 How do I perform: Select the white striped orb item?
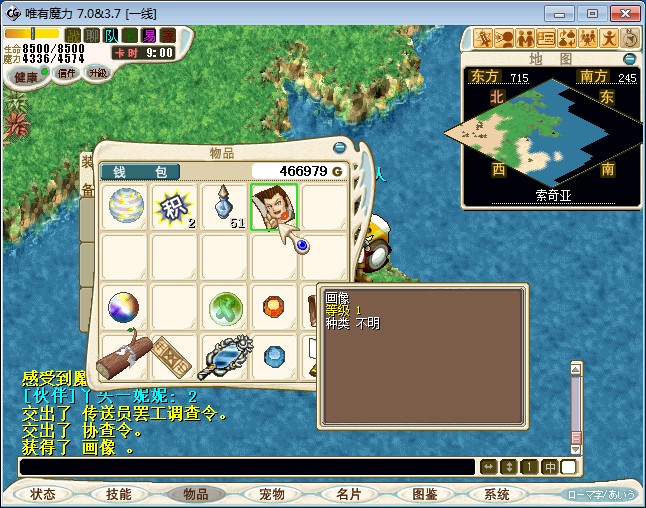[126, 207]
